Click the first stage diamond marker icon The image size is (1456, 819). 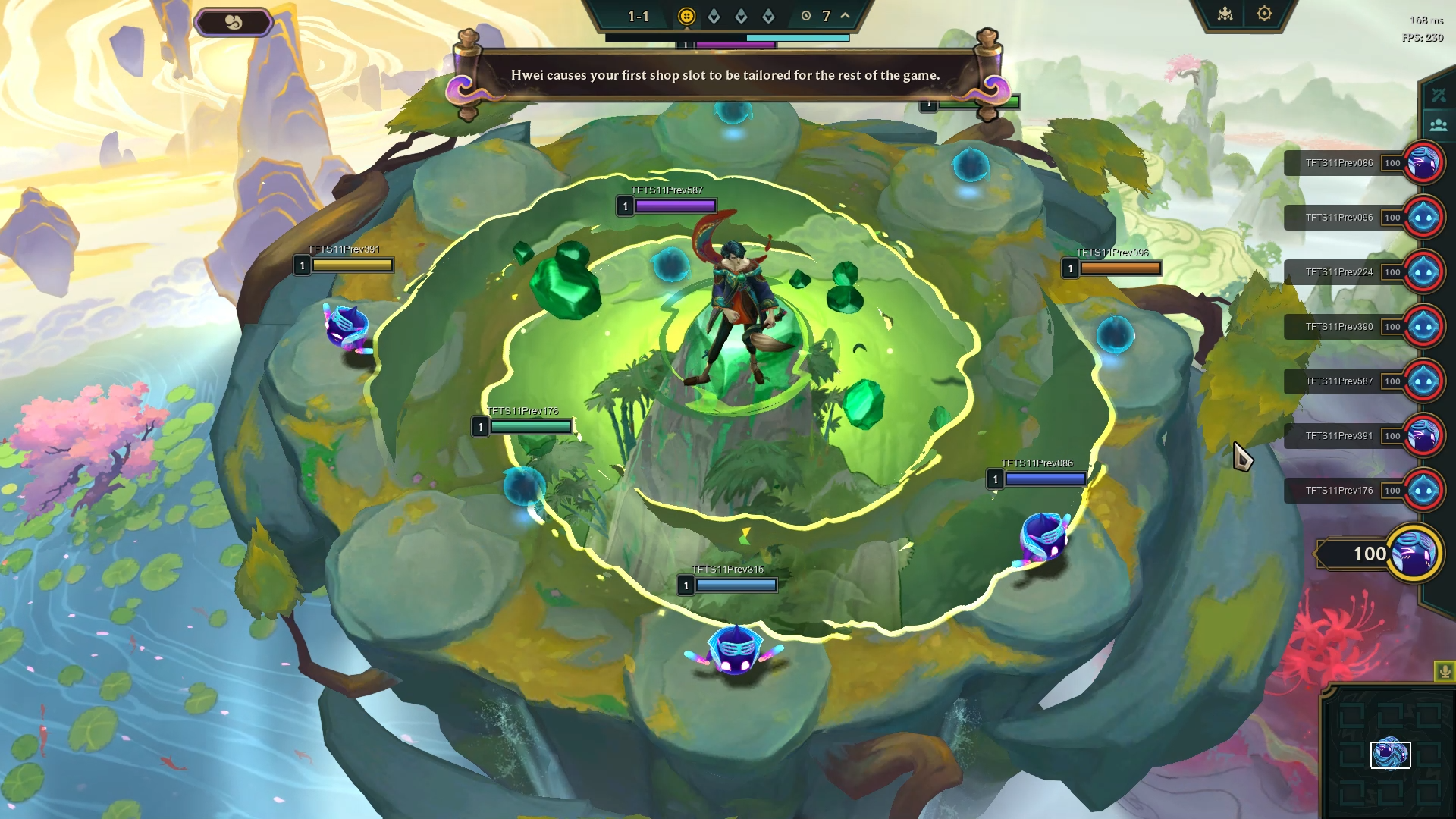(x=714, y=14)
